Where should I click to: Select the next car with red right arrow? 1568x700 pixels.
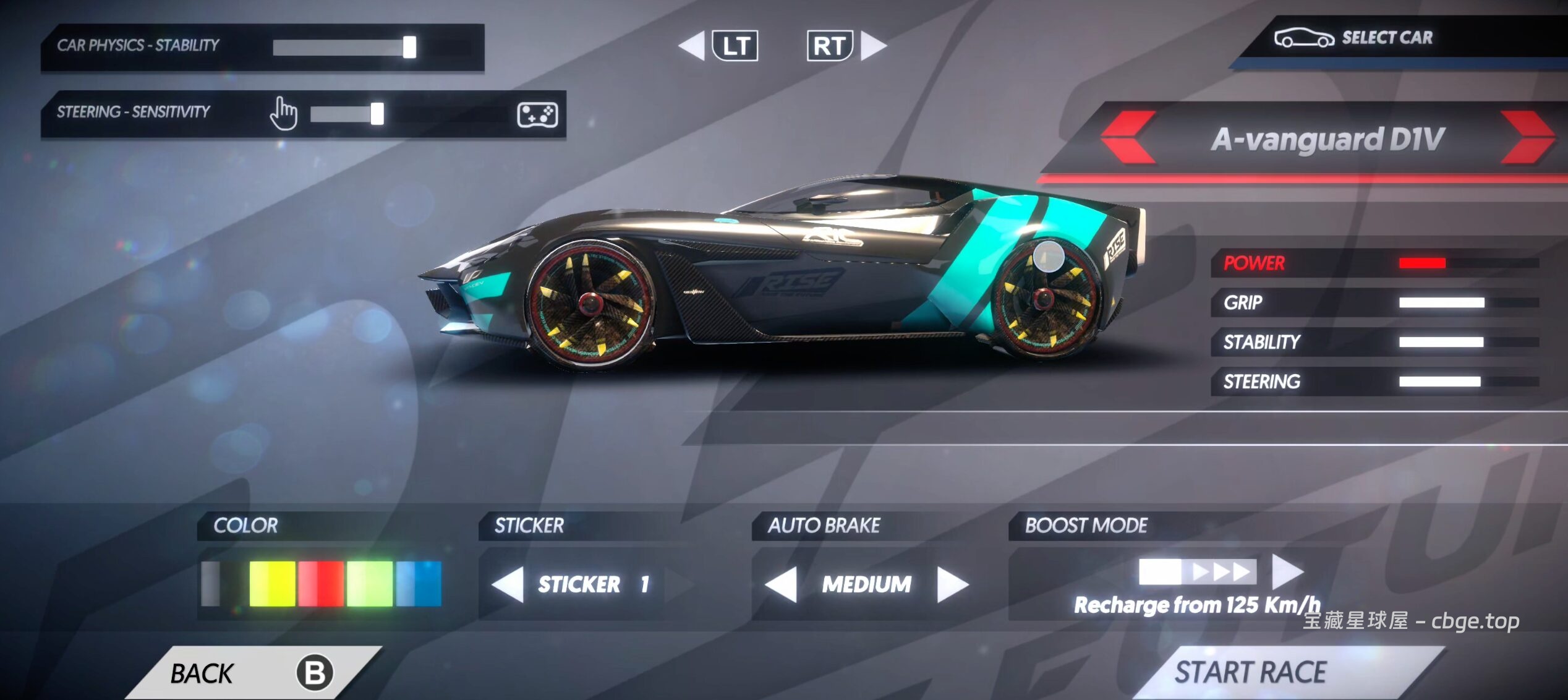[x=1526, y=137]
